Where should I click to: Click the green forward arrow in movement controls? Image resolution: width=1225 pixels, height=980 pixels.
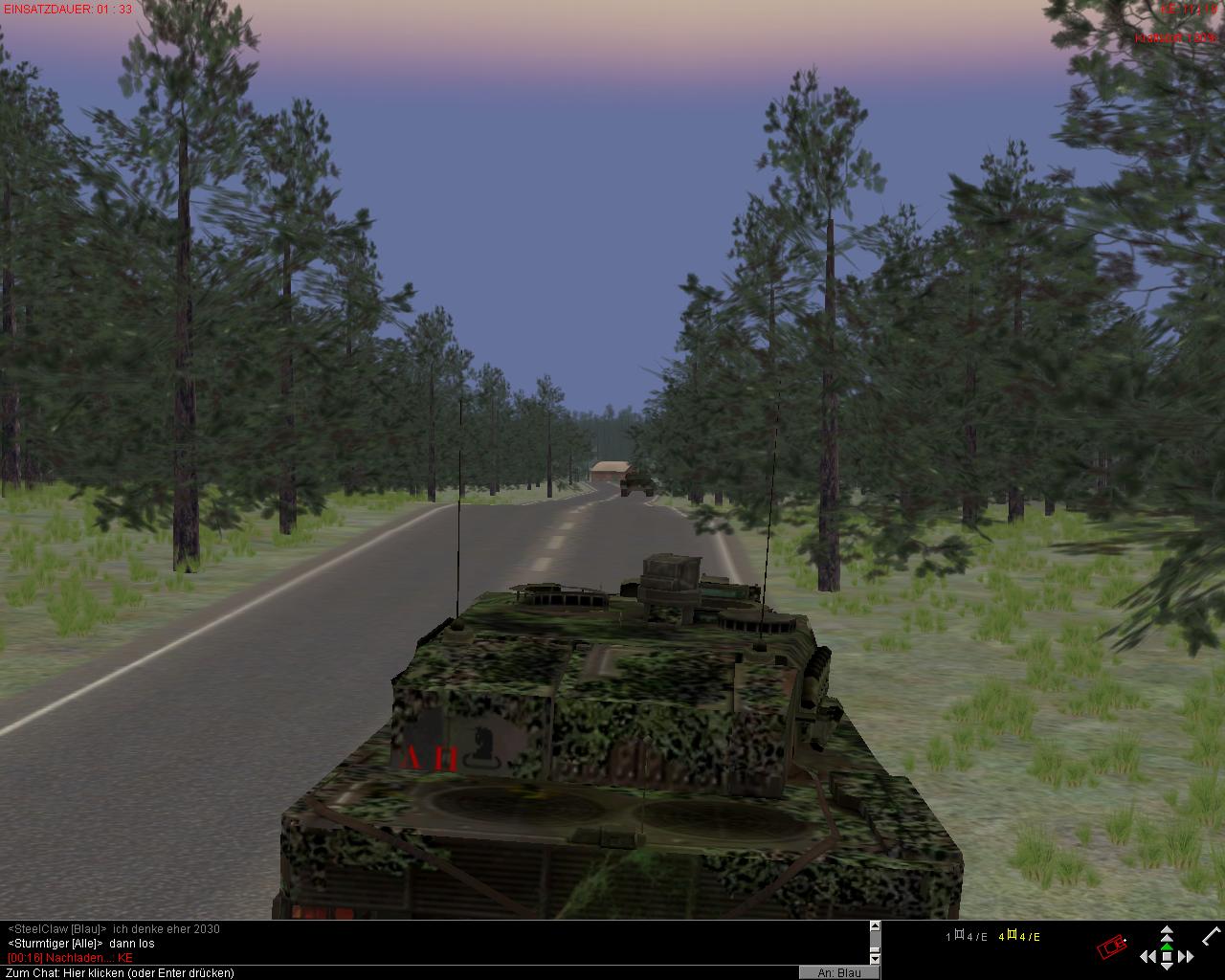[1167, 945]
